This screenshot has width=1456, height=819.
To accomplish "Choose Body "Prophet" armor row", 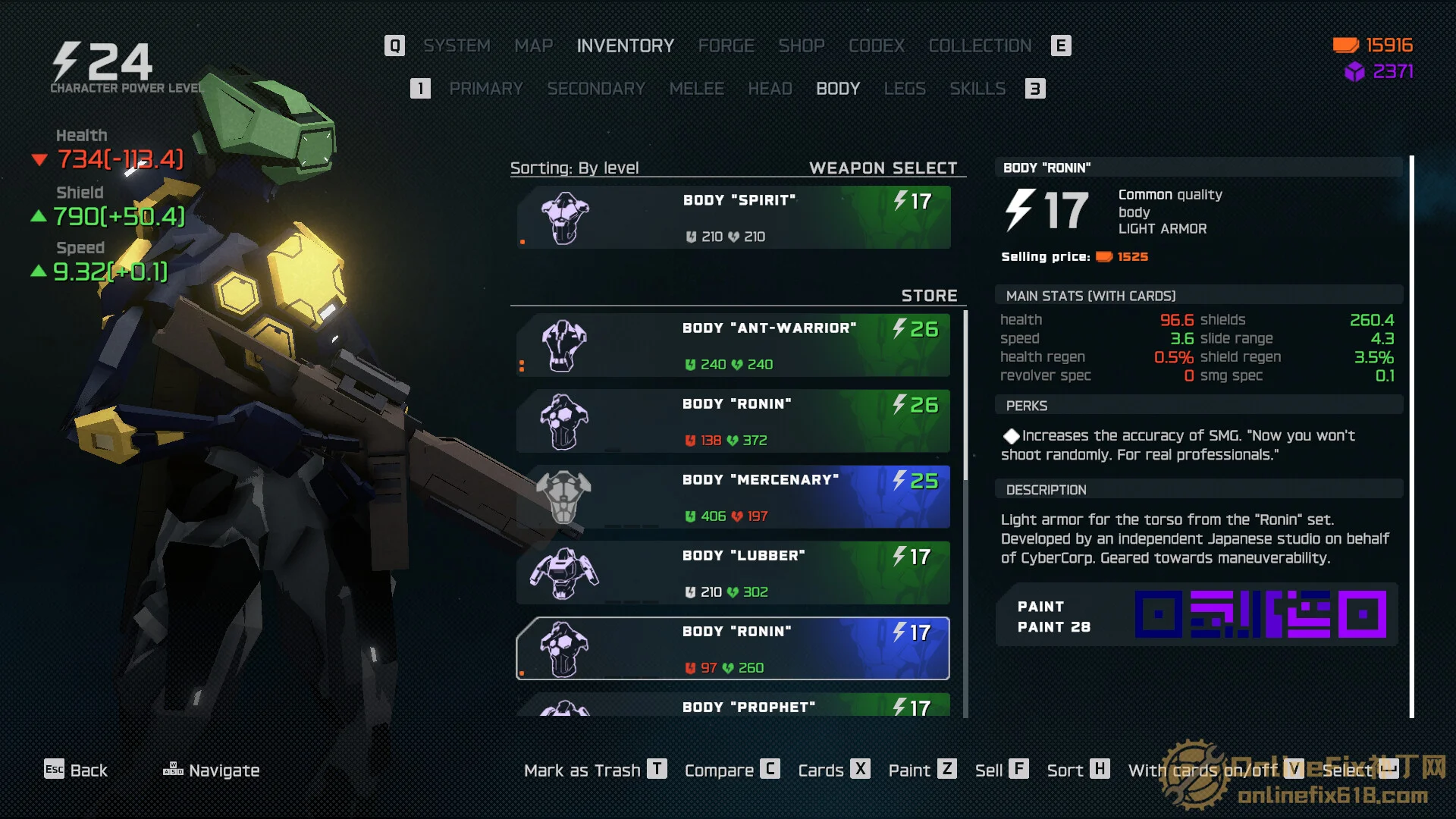I will tap(733, 706).
